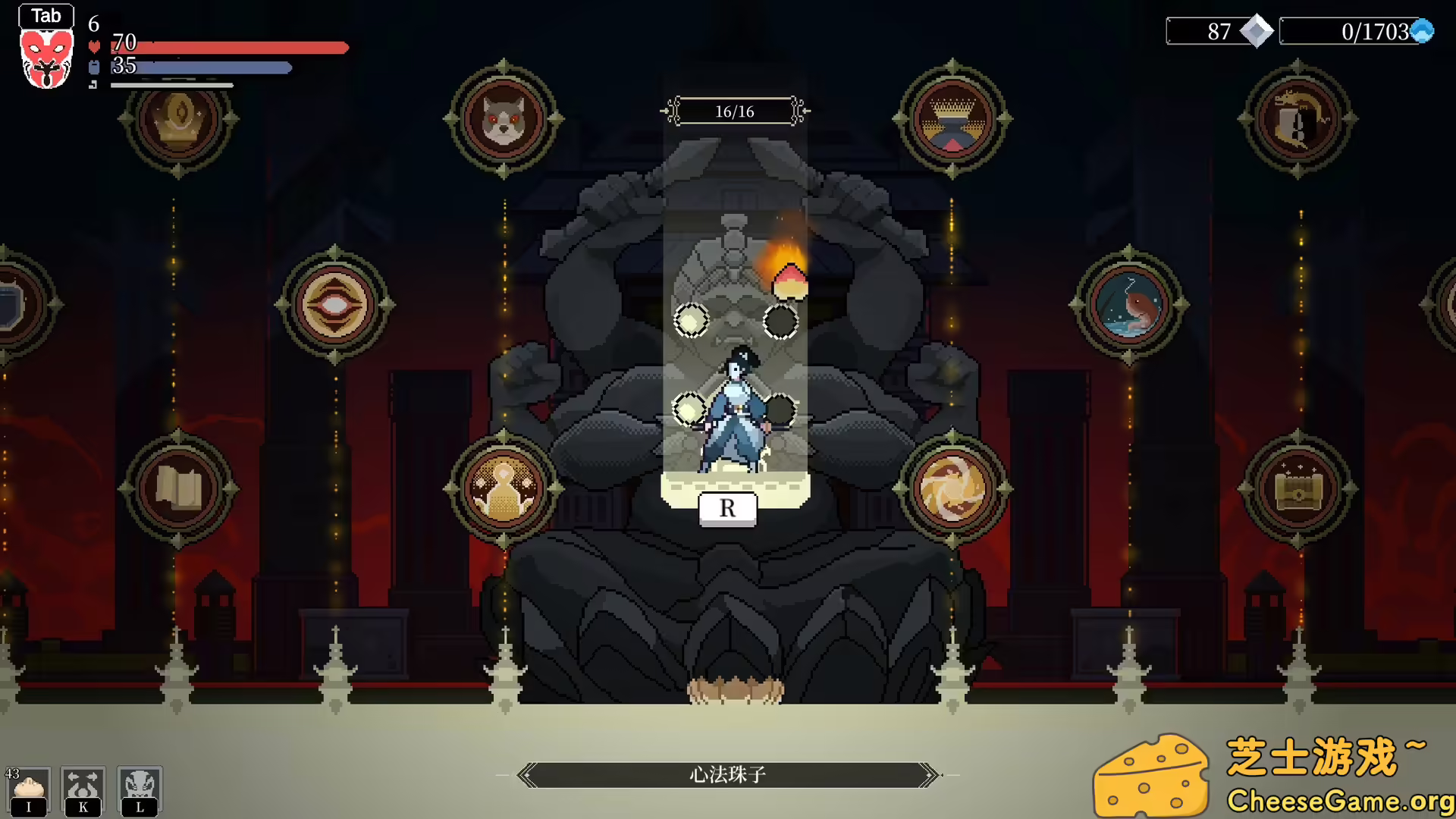Screen dimensions: 1456x819
Task: Open the book medallion lower left
Action: coord(180,487)
